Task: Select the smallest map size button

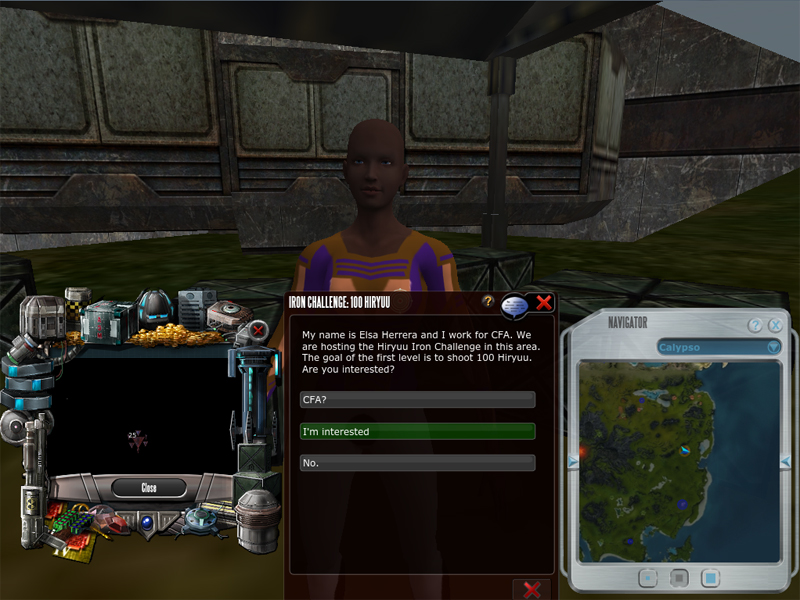Action: point(647,577)
